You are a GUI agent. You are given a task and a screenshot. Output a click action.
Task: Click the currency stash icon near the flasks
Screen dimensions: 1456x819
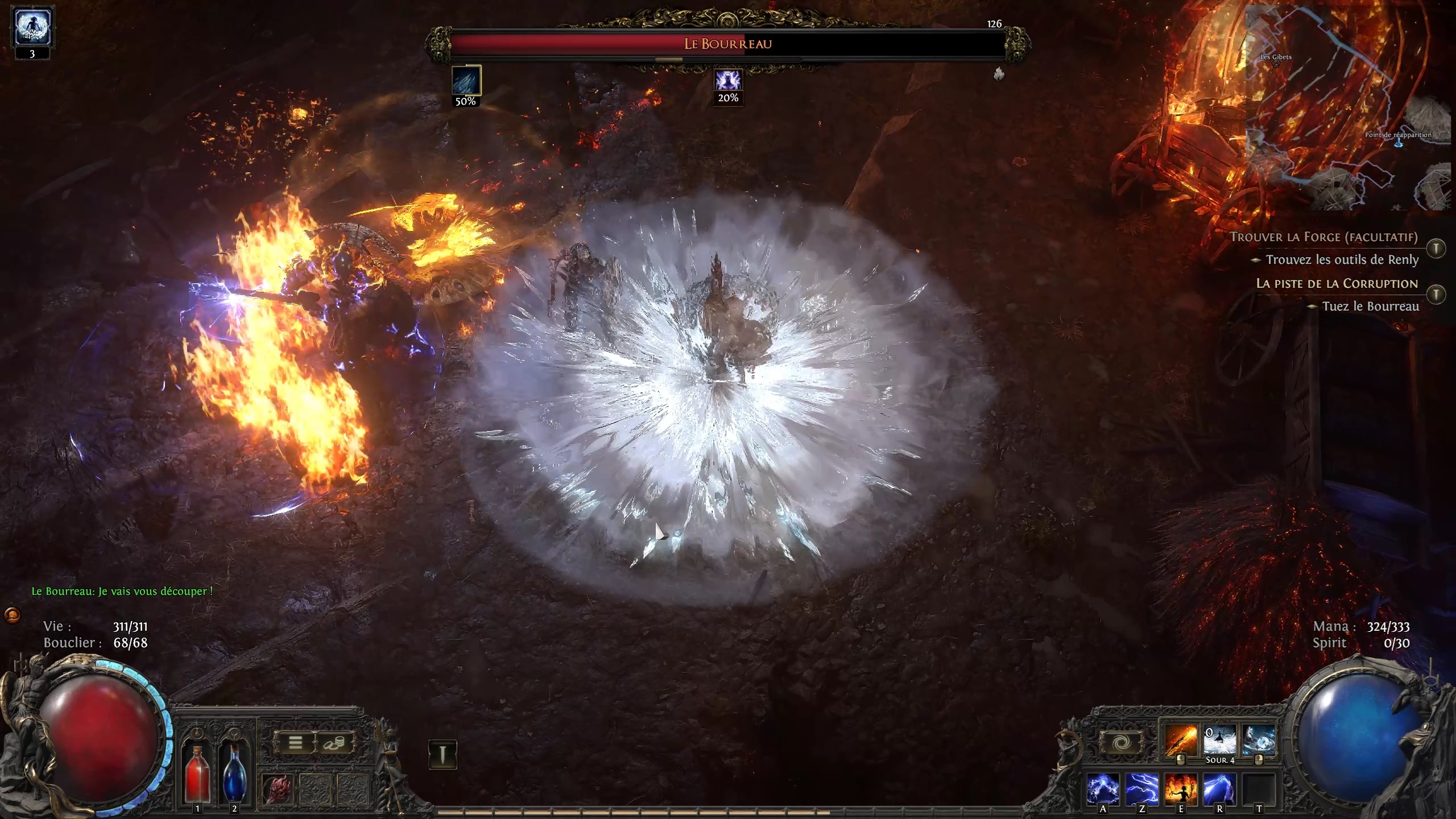tap(334, 743)
